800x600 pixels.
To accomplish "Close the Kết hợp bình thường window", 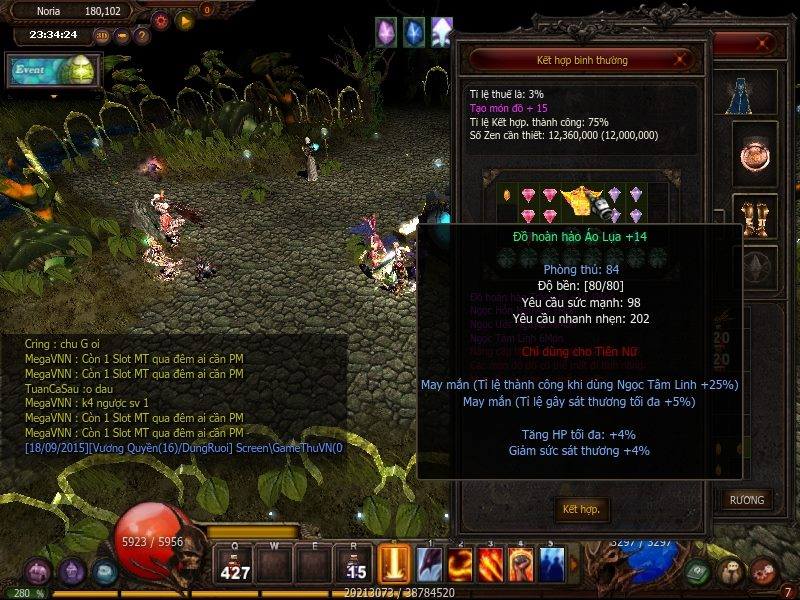I will (x=681, y=60).
